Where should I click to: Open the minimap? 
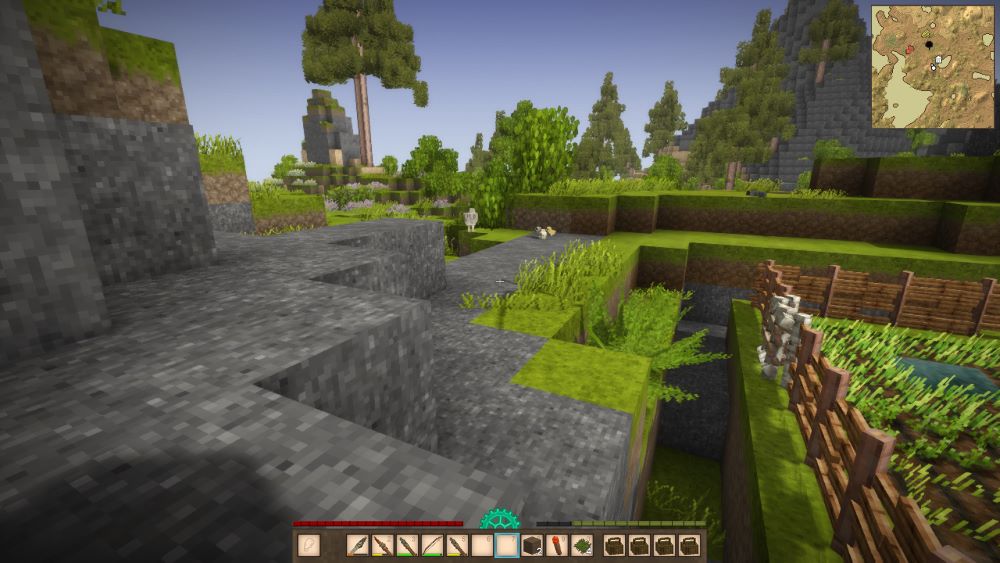[x=932, y=66]
